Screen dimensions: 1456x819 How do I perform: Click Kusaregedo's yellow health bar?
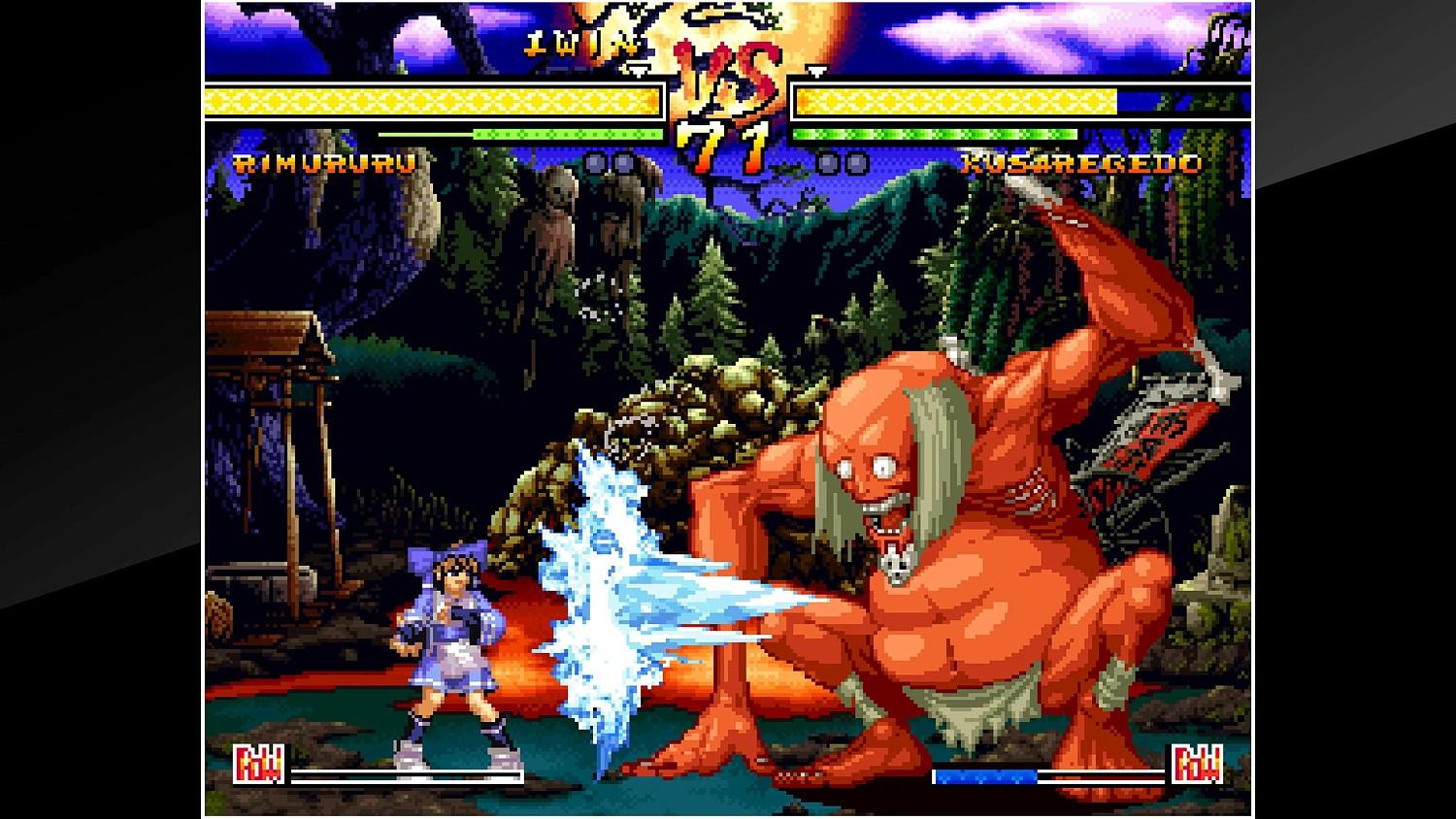pos(956,98)
